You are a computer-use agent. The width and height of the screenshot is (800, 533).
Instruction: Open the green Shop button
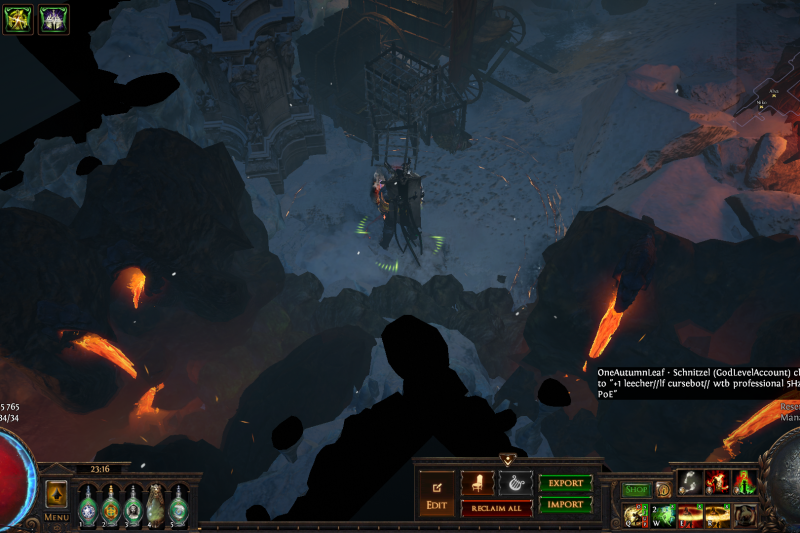(x=636, y=489)
